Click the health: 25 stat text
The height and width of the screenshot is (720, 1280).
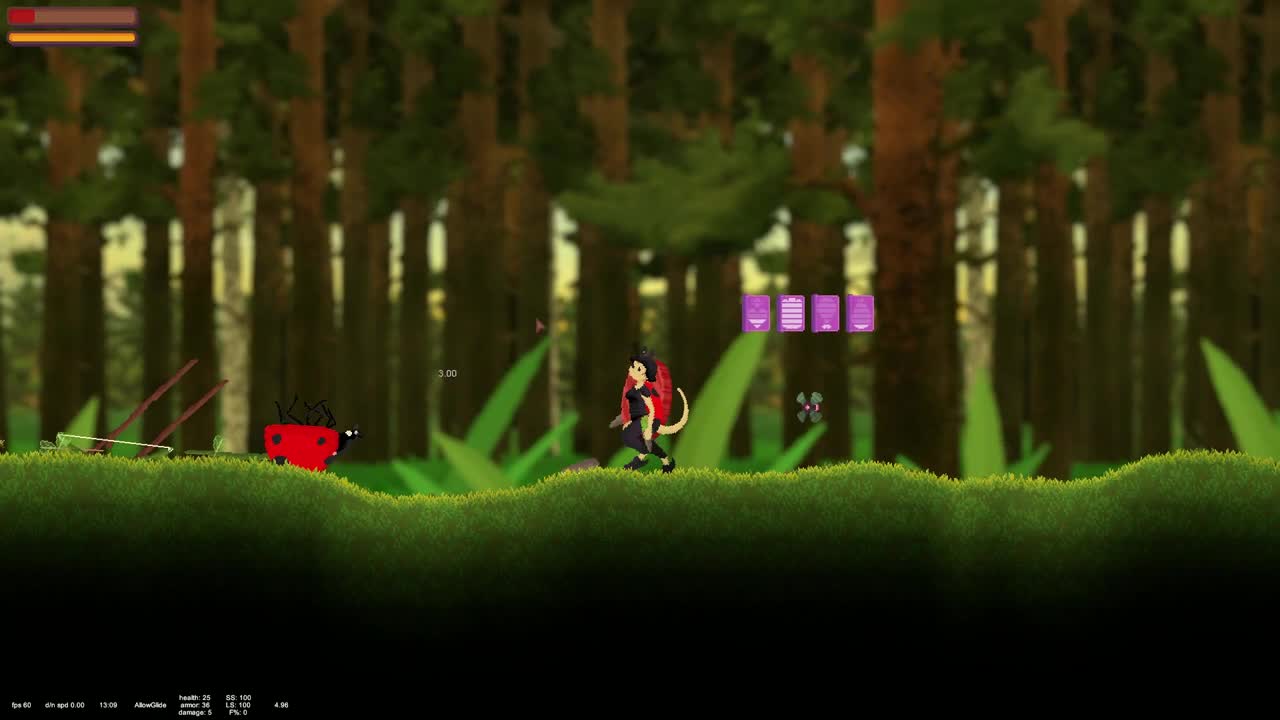(x=194, y=697)
